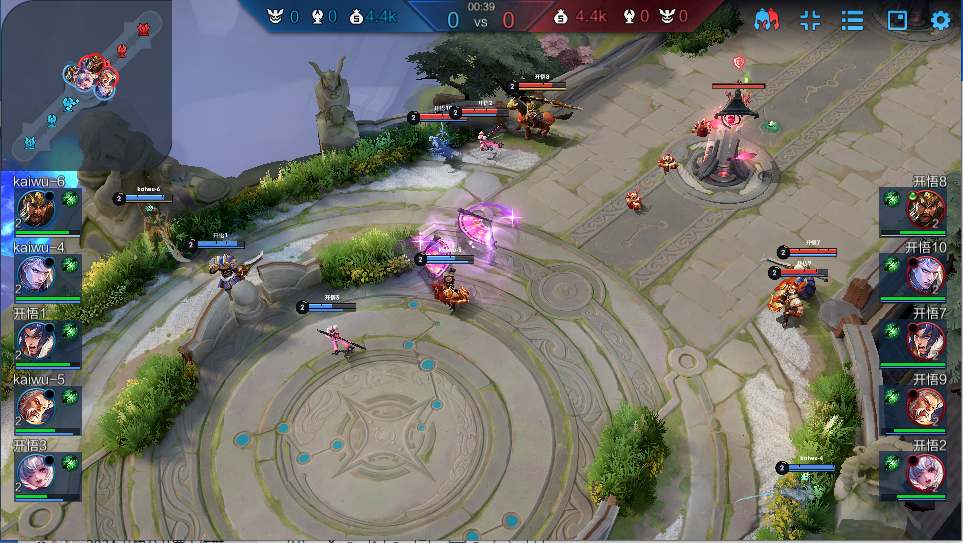Toggle the blue and red helmets icon

coord(767,20)
